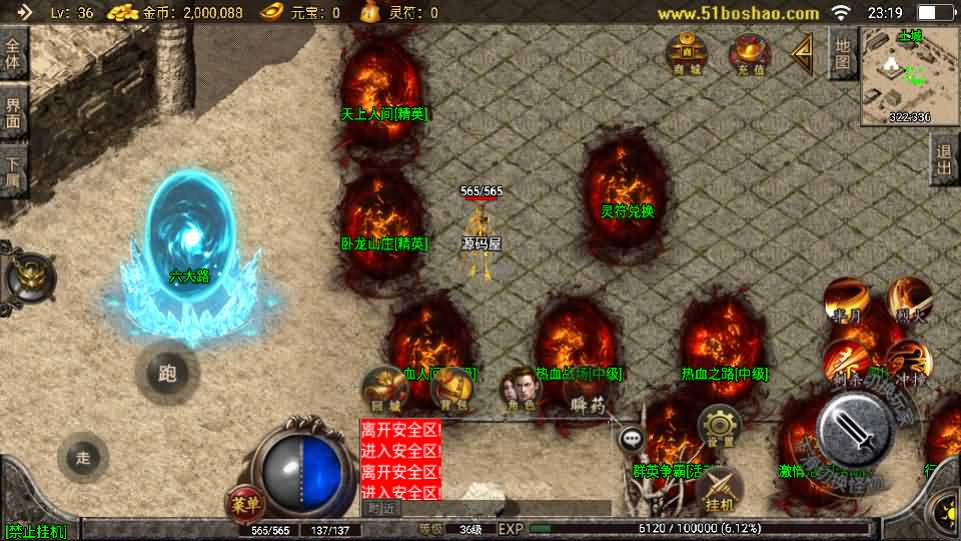Tap the 跑 run button
961x541 pixels.
167,374
